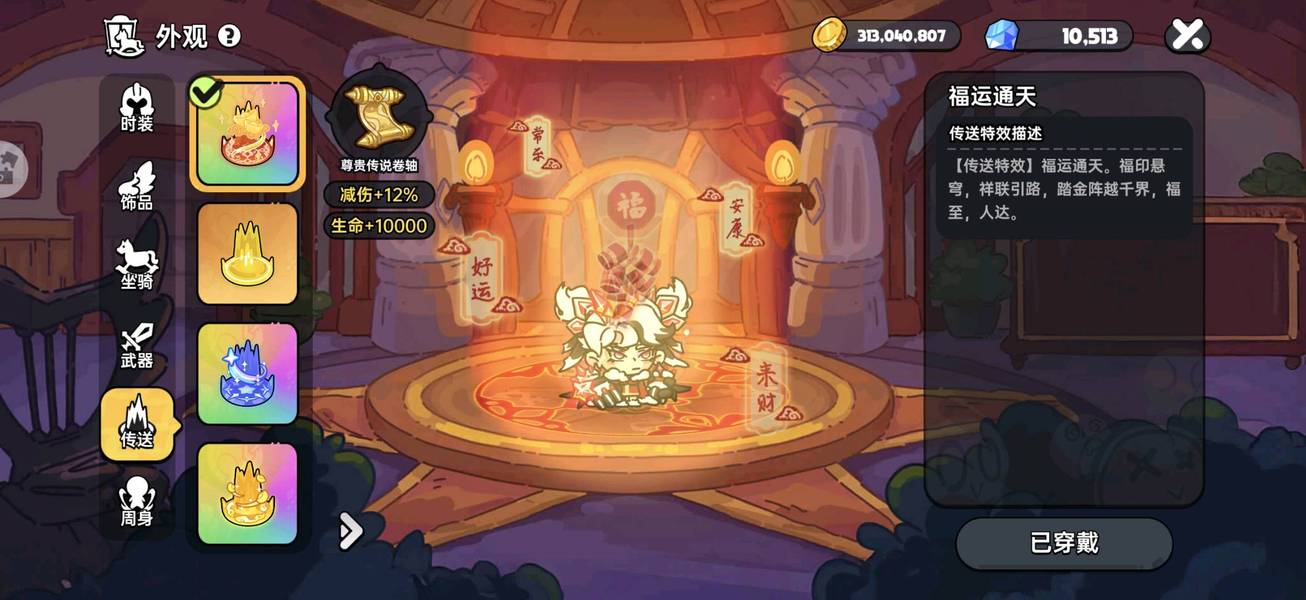
Task: Select the equipped red-gold teleport effect
Action: 247,133
